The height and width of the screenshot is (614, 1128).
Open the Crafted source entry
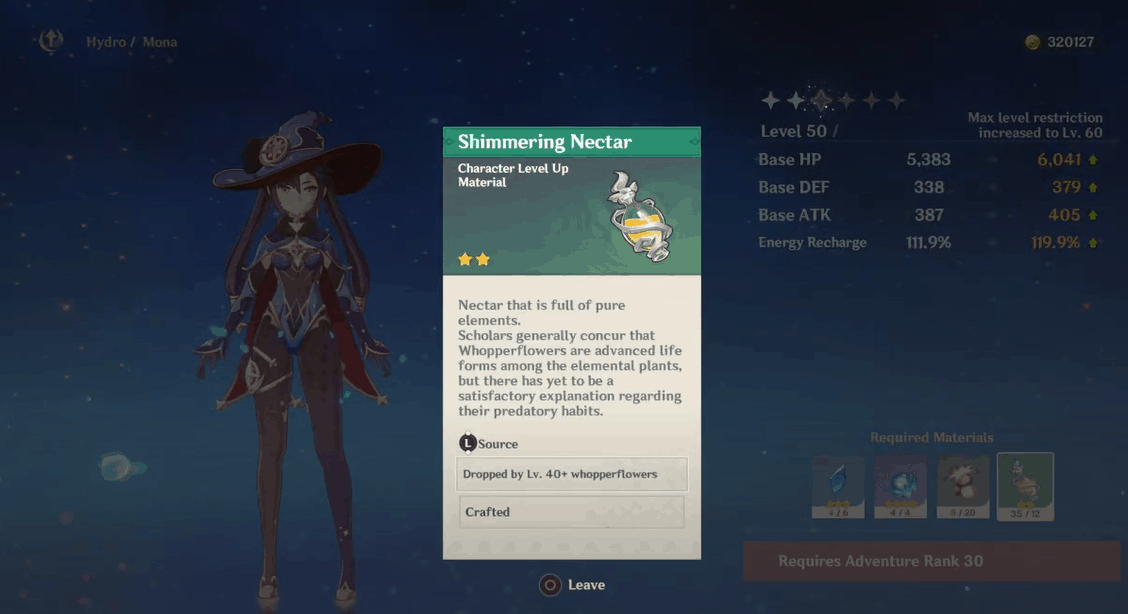(571, 512)
